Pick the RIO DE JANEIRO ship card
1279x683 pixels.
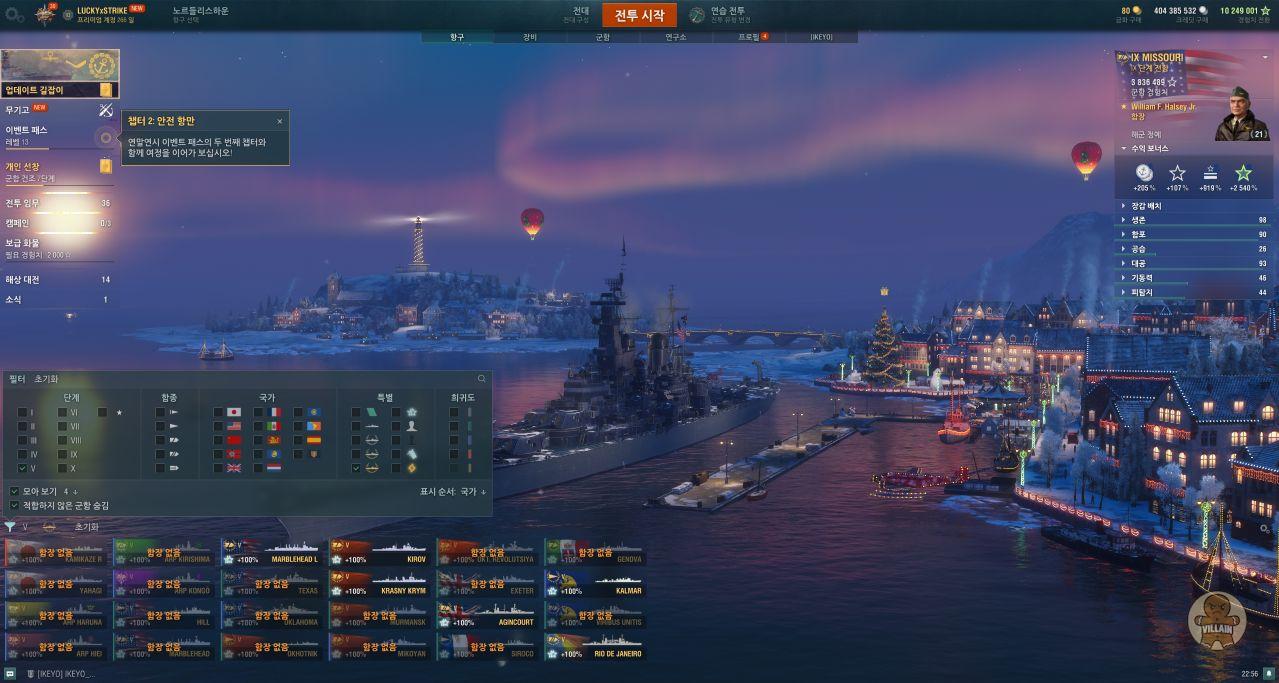(596, 647)
